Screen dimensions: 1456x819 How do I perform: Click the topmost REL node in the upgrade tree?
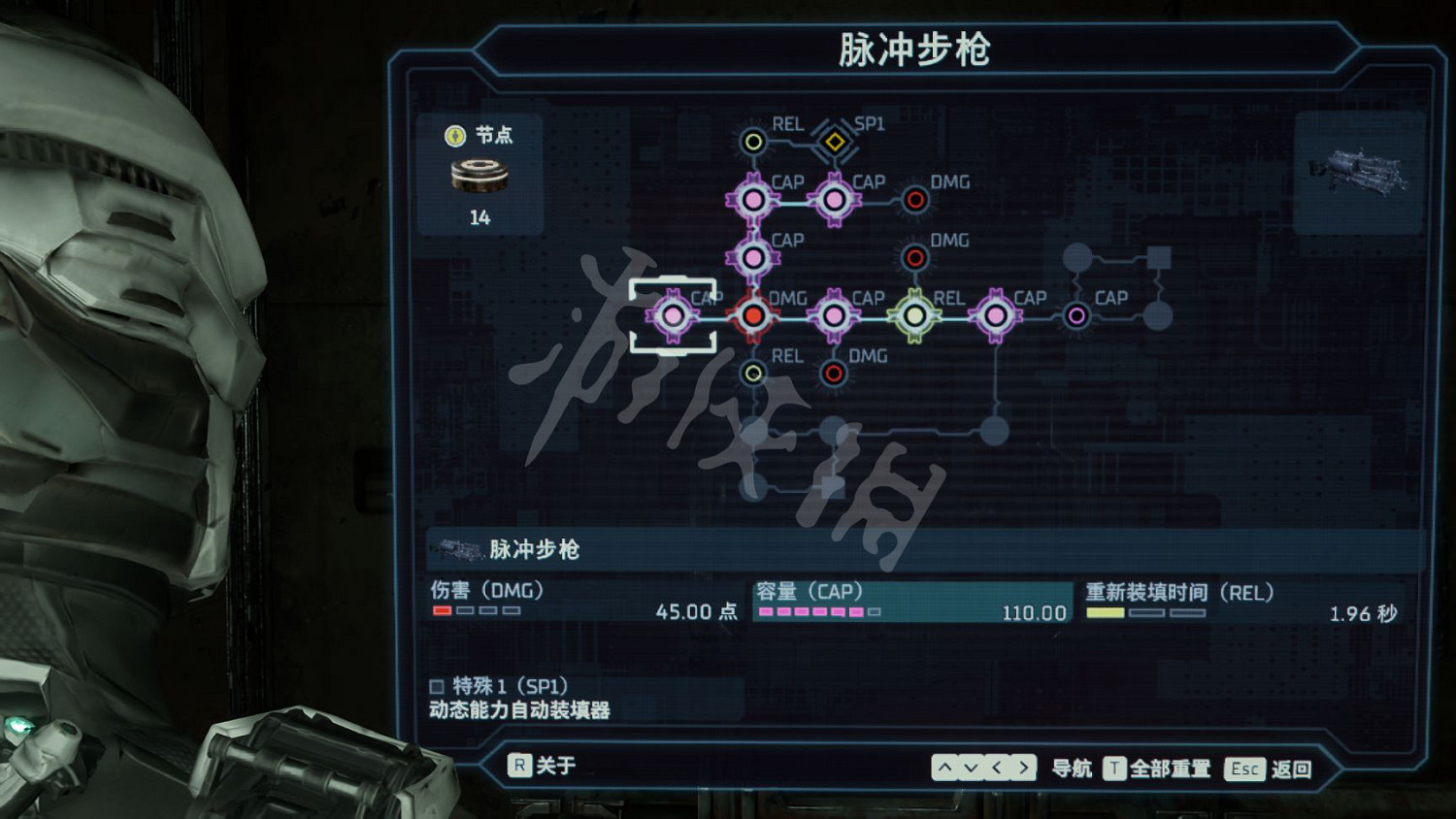click(x=753, y=141)
